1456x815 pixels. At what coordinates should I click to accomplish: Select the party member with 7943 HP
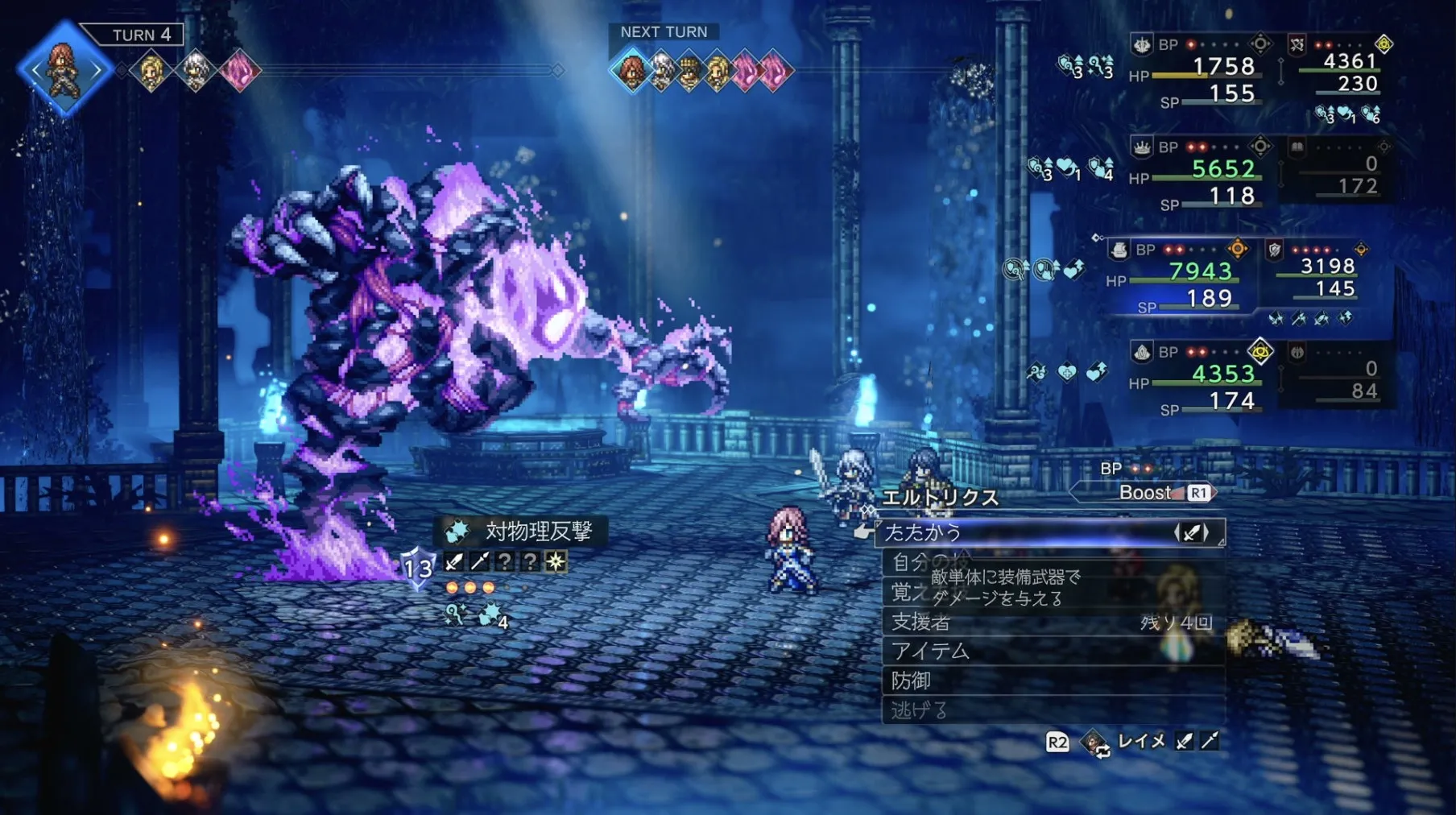[1200, 271]
